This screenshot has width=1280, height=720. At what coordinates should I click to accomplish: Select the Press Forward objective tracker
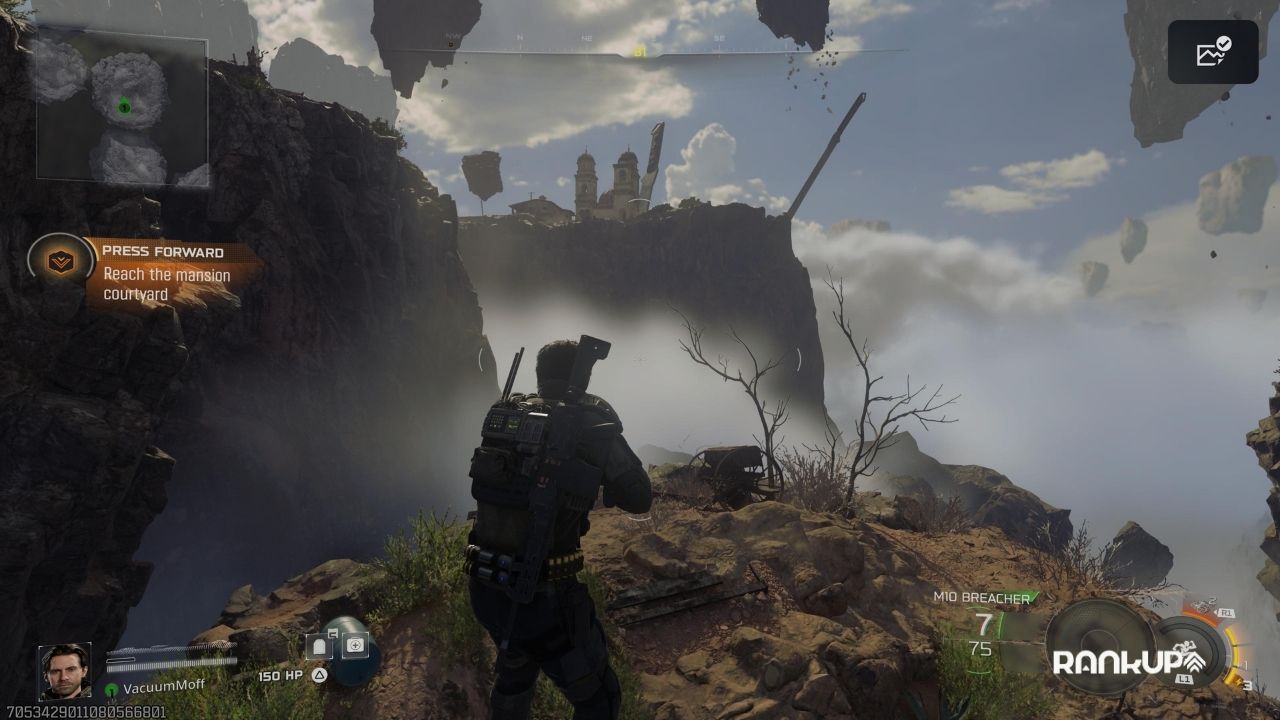click(165, 270)
